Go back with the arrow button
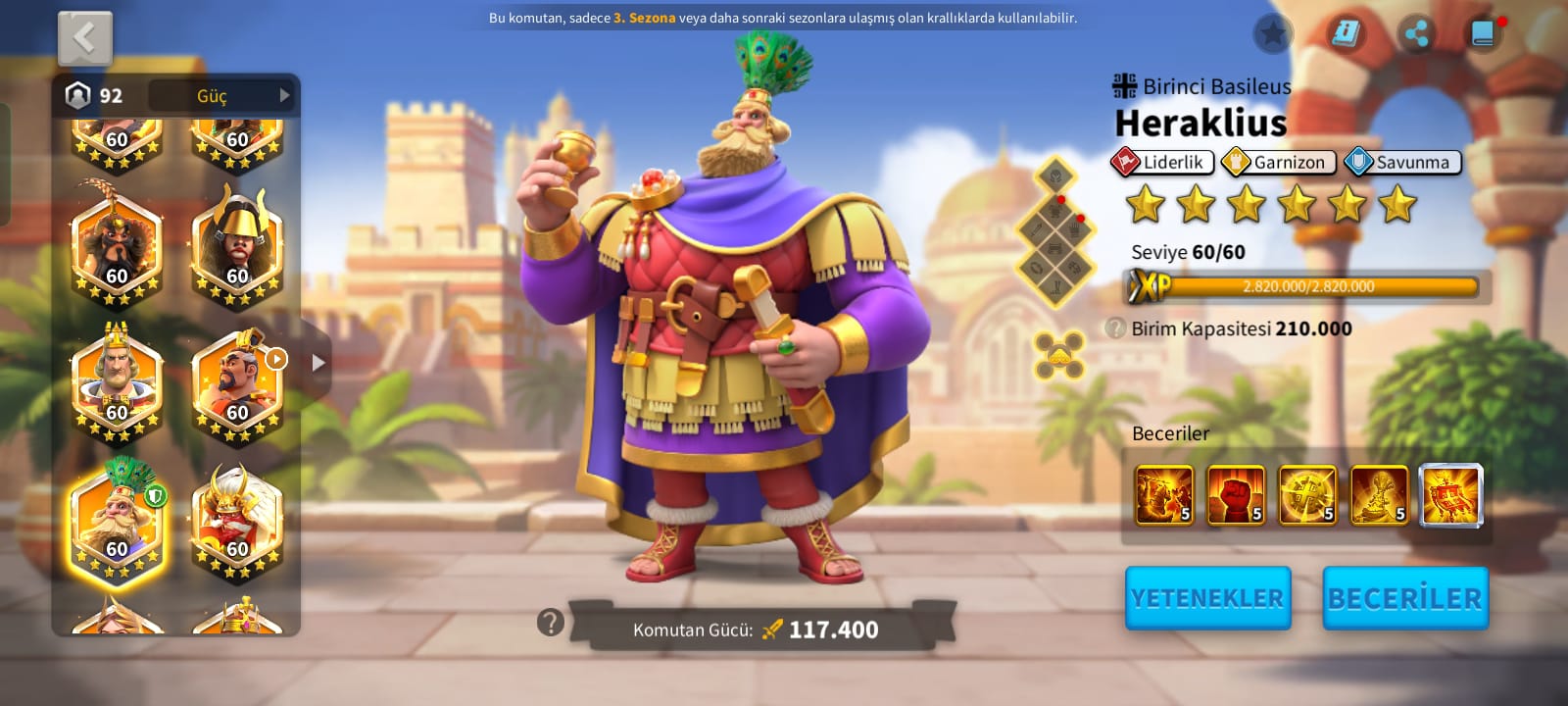This screenshot has width=1568, height=706. click(x=85, y=39)
